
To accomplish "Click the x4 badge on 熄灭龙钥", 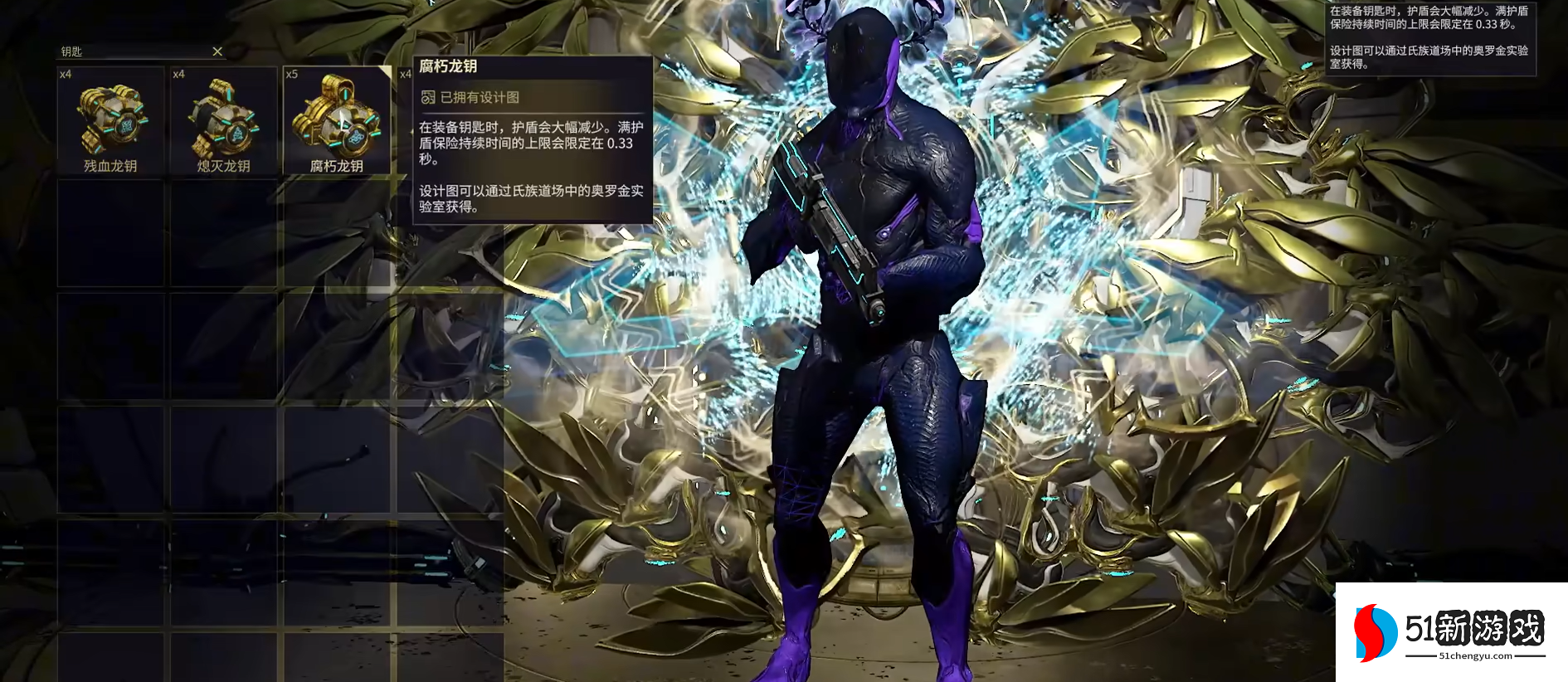I will pyautogui.click(x=178, y=75).
